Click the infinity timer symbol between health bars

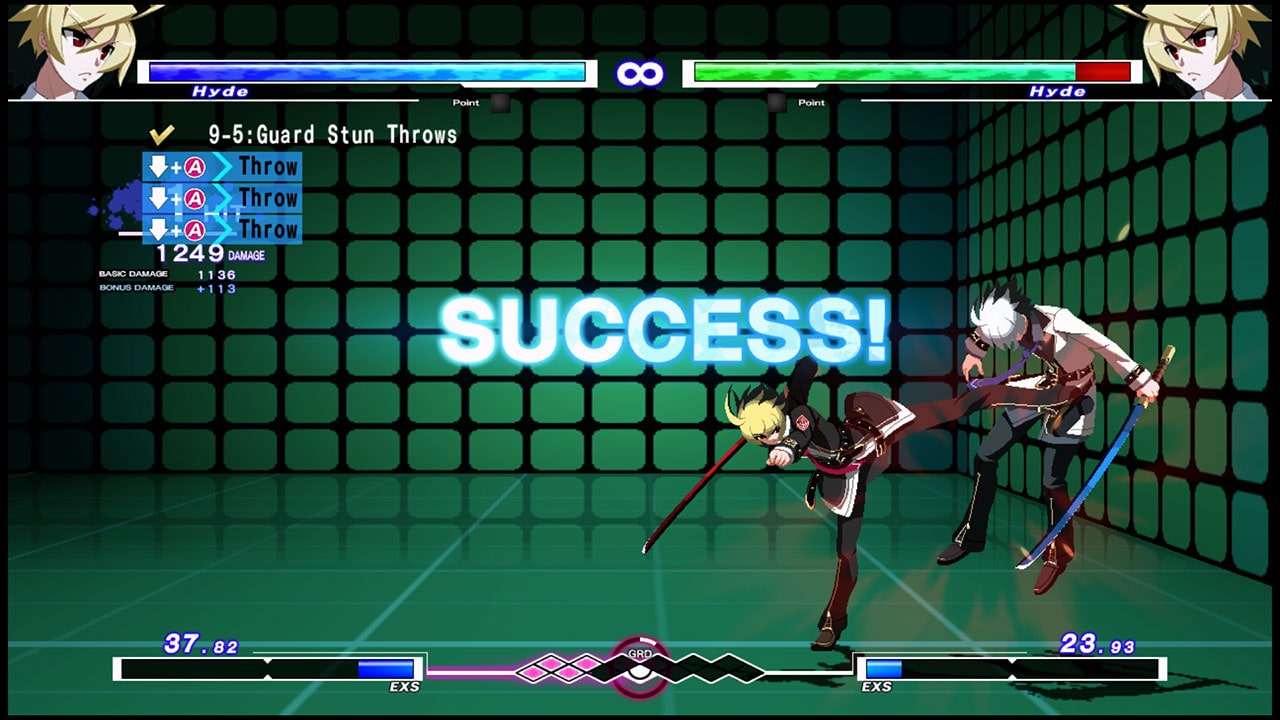coord(639,73)
